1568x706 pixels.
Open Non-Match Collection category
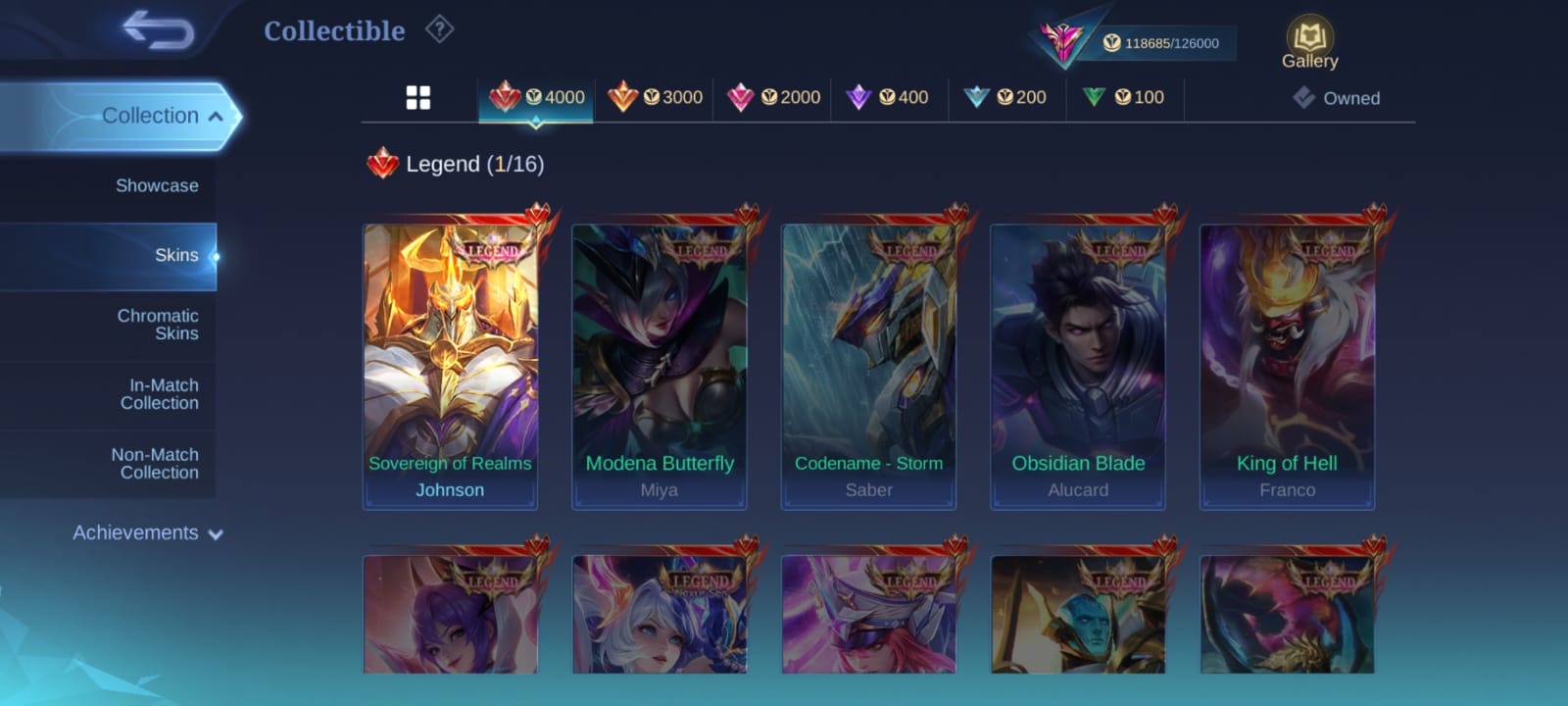[155, 464]
